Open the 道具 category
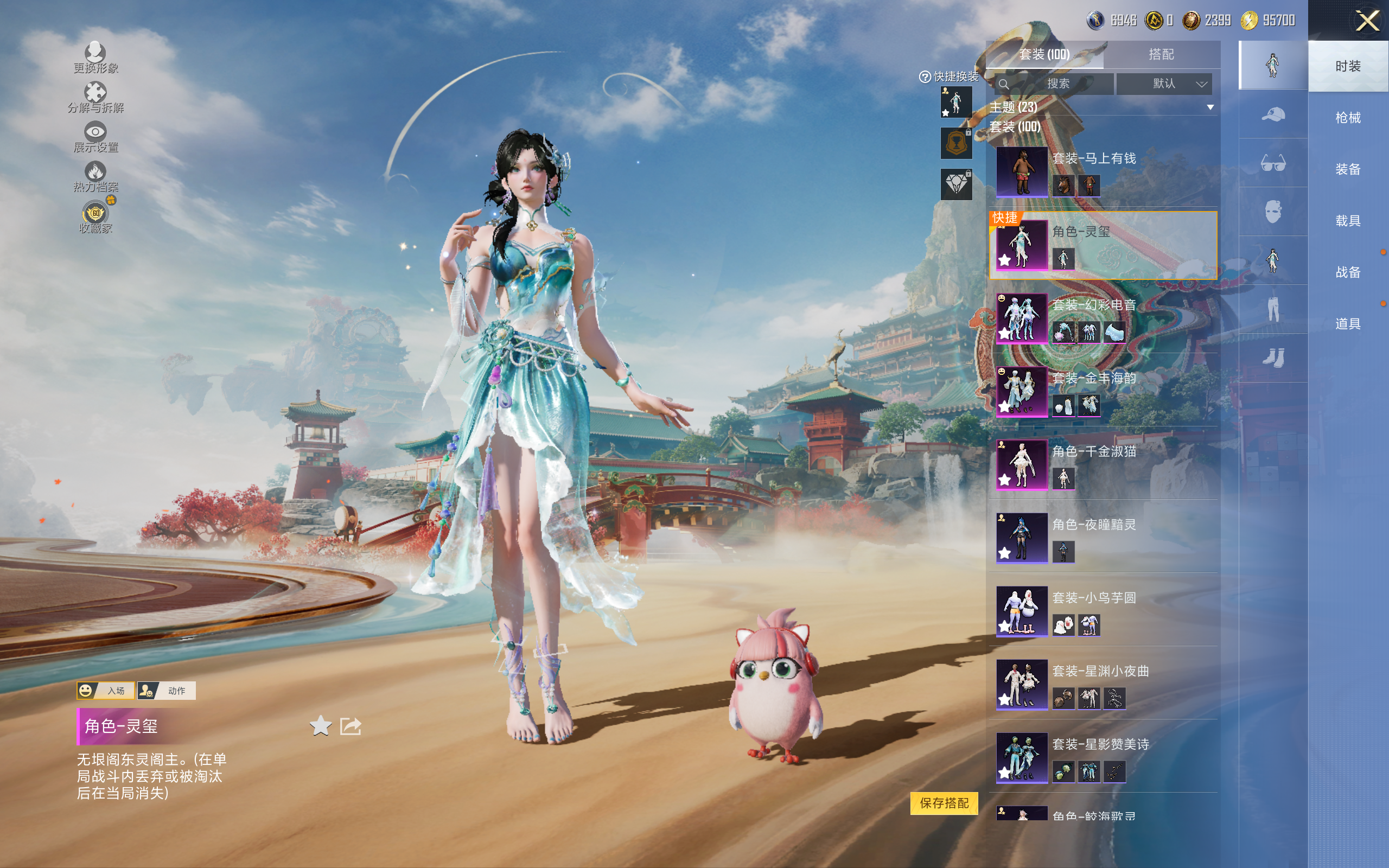The height and width of the screenshot is (868, 1389). (x=1347, y=324)
